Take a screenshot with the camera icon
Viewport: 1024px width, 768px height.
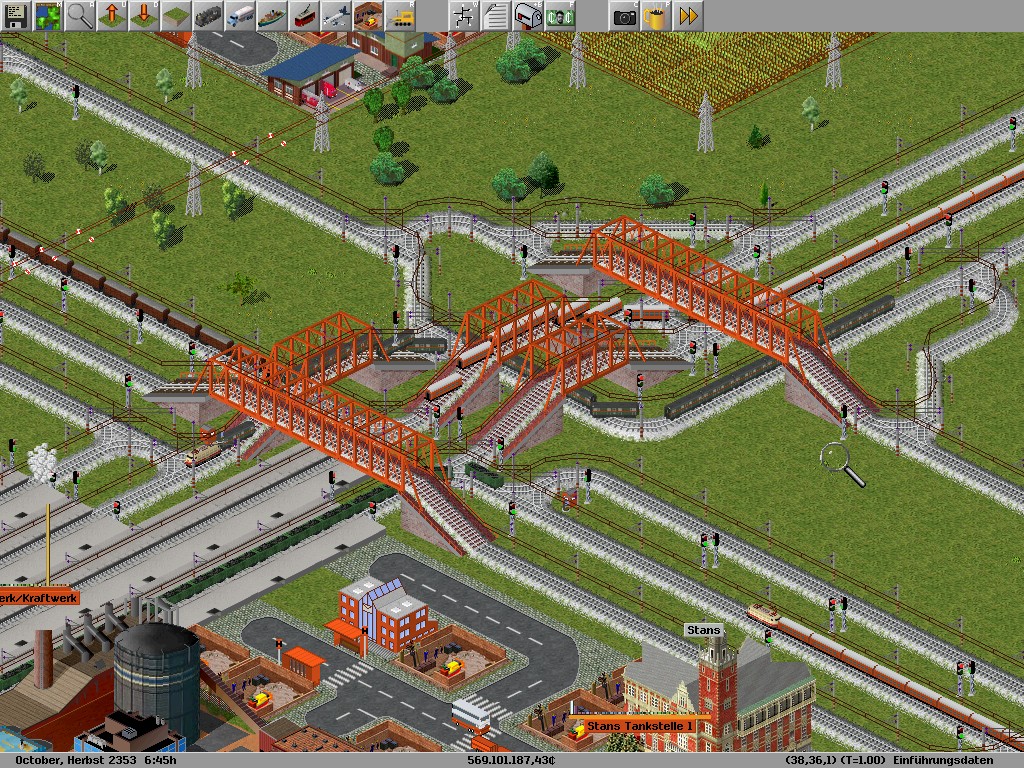tap(624, 15)
